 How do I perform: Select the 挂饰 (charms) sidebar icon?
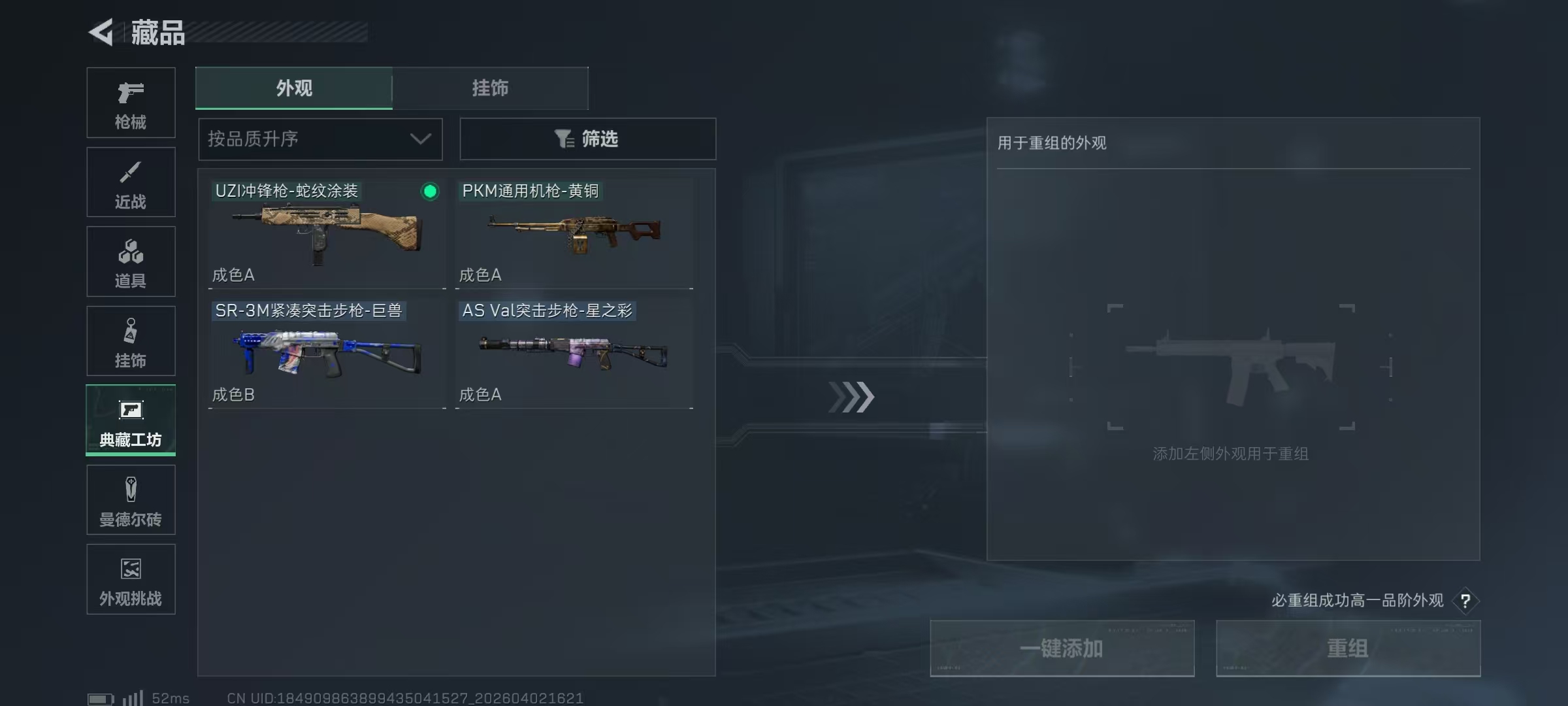point(131,341)
